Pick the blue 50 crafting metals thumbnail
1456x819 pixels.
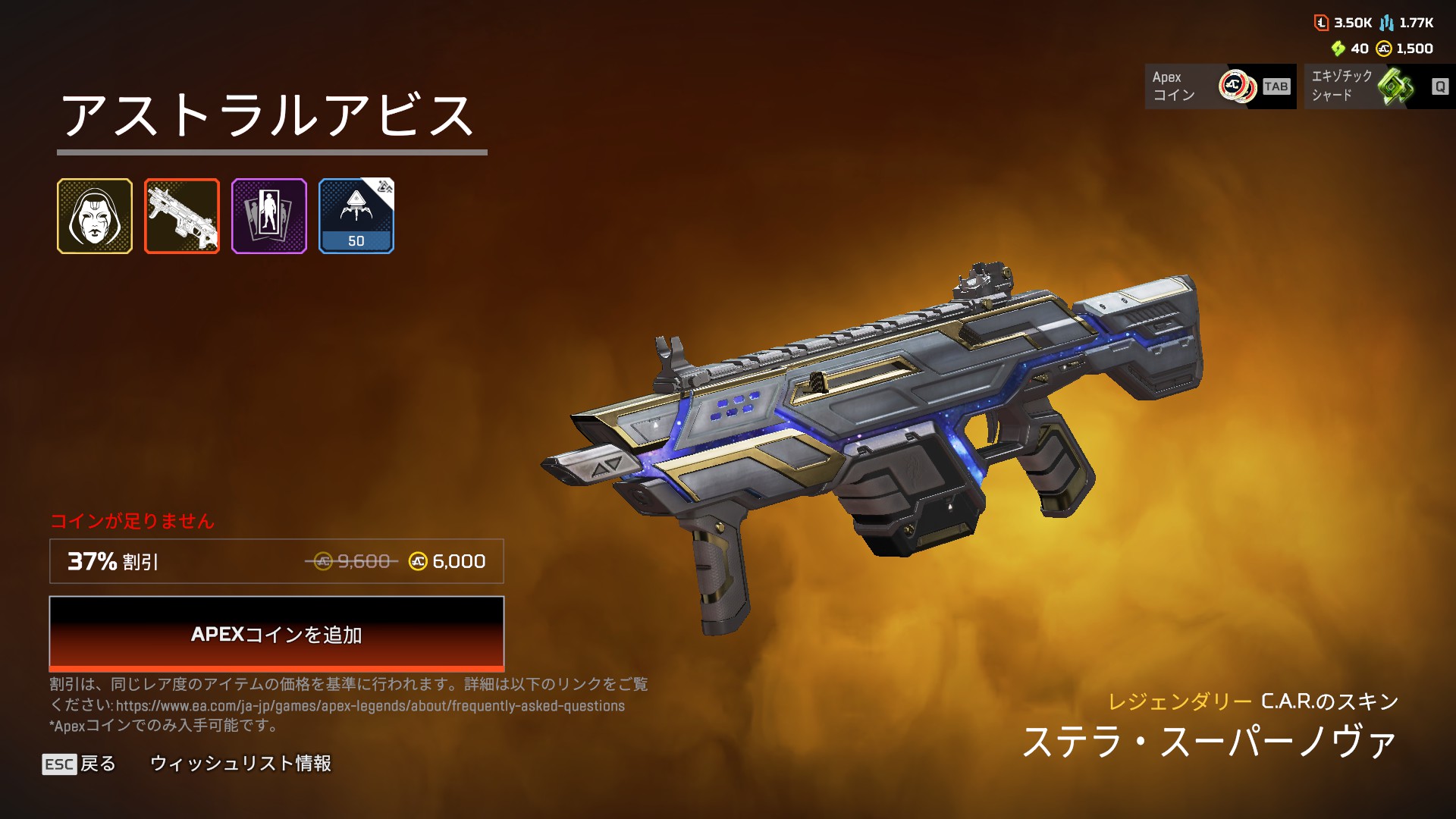pos(356,216)
